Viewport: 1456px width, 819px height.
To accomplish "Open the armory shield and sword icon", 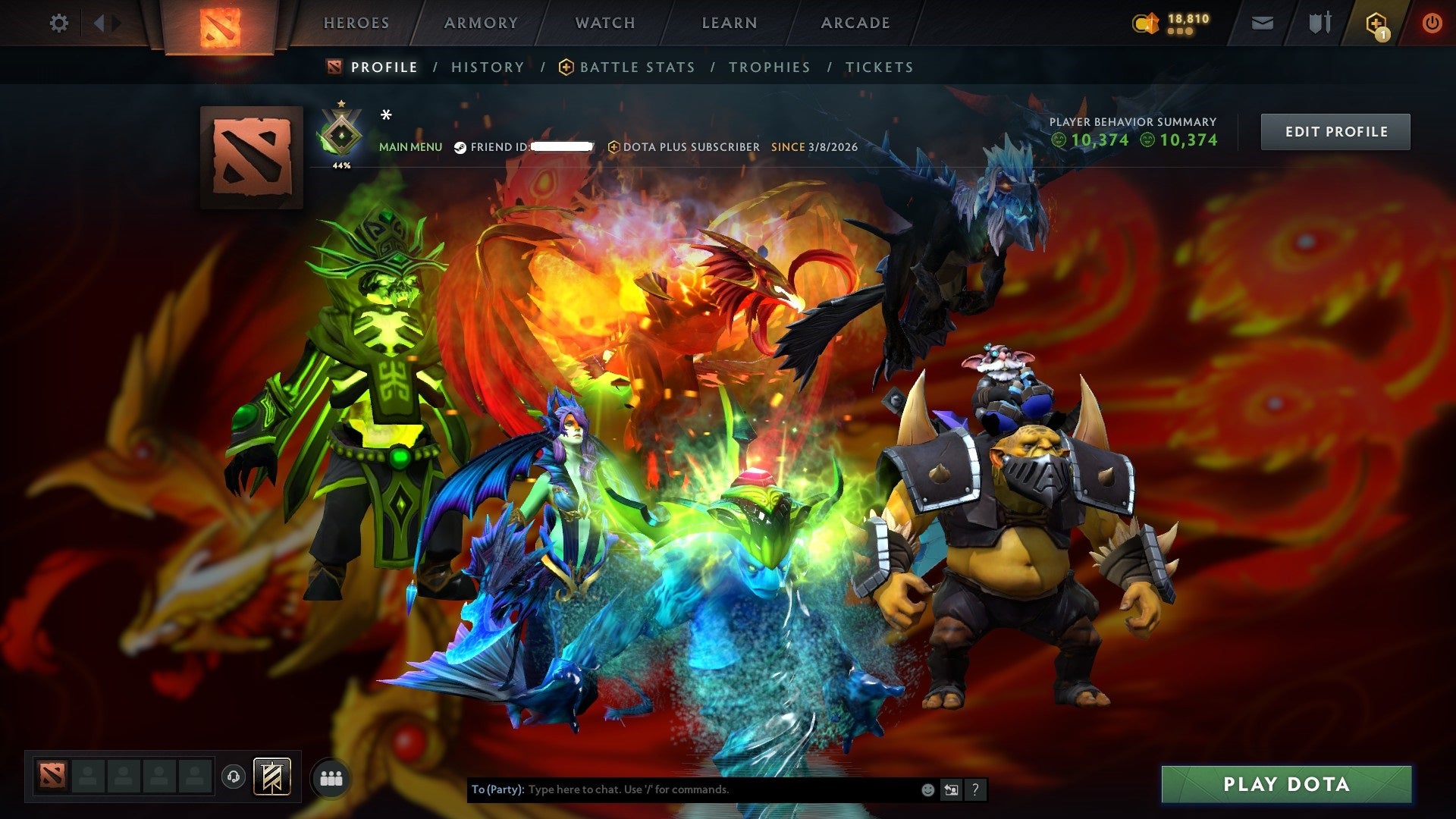I will pyautogui.click(x=1318, y=22).
